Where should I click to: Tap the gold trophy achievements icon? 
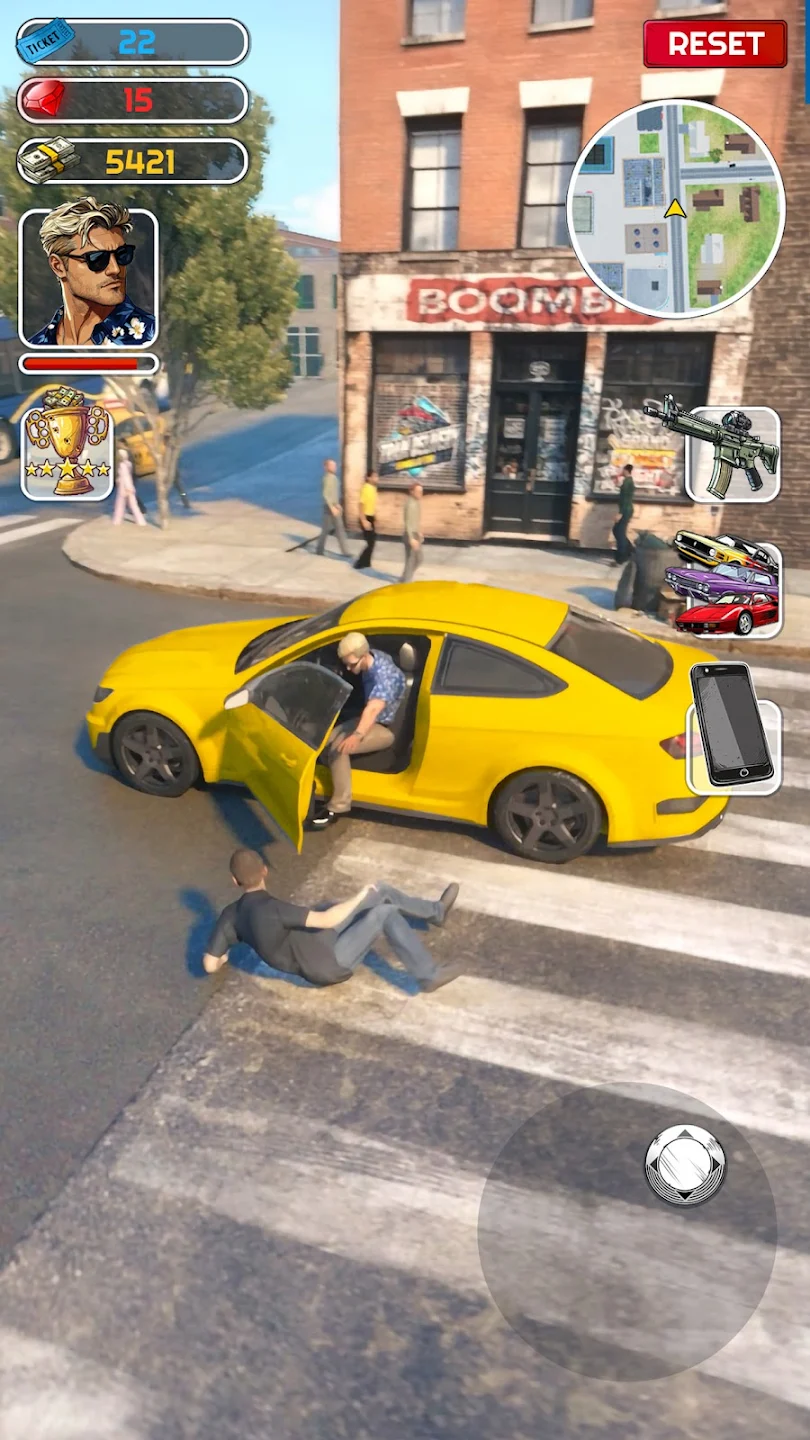(x=67, y=440)
